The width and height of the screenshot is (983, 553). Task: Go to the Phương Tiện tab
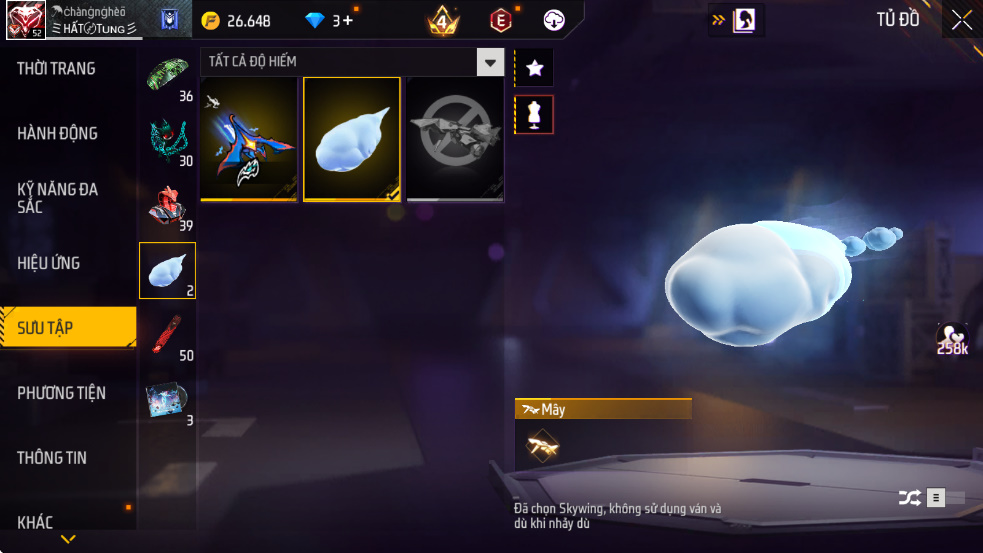pos(62,392)
